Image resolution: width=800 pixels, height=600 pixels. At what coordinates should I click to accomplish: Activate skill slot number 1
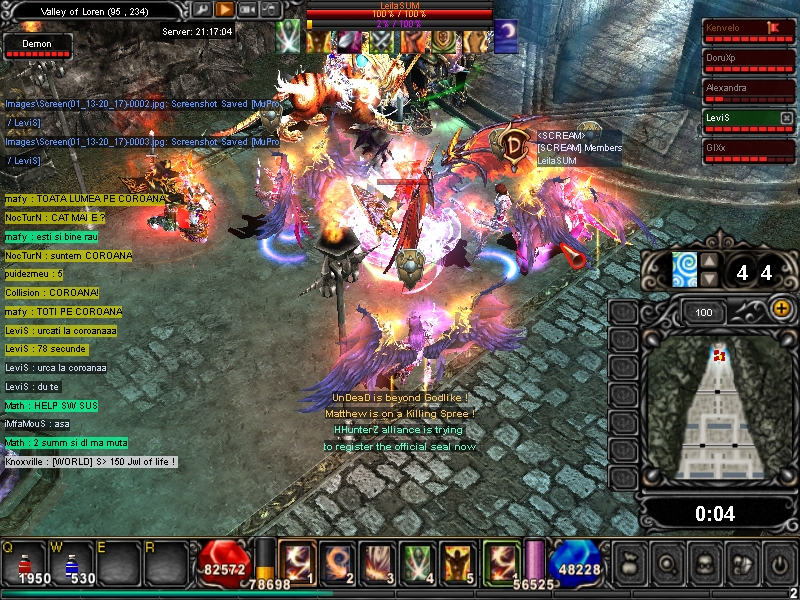coord(296,561)
